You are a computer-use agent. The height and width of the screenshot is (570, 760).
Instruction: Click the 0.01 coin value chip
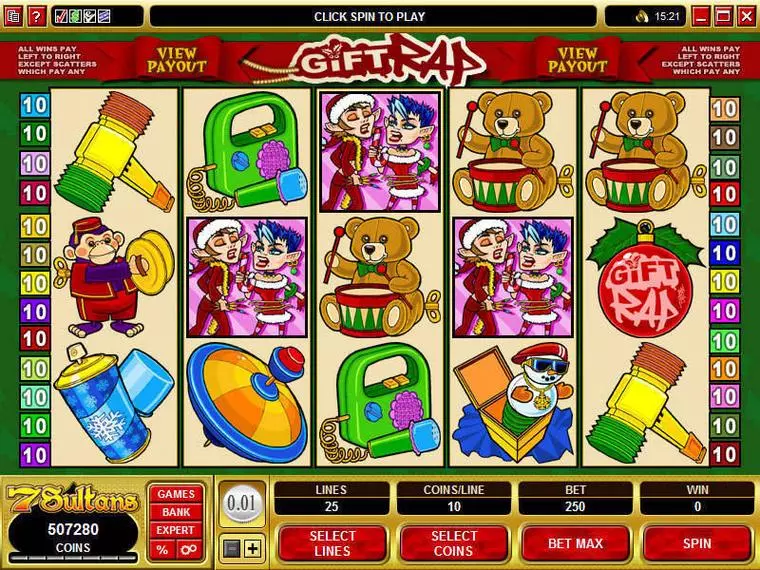coord(242,501)
